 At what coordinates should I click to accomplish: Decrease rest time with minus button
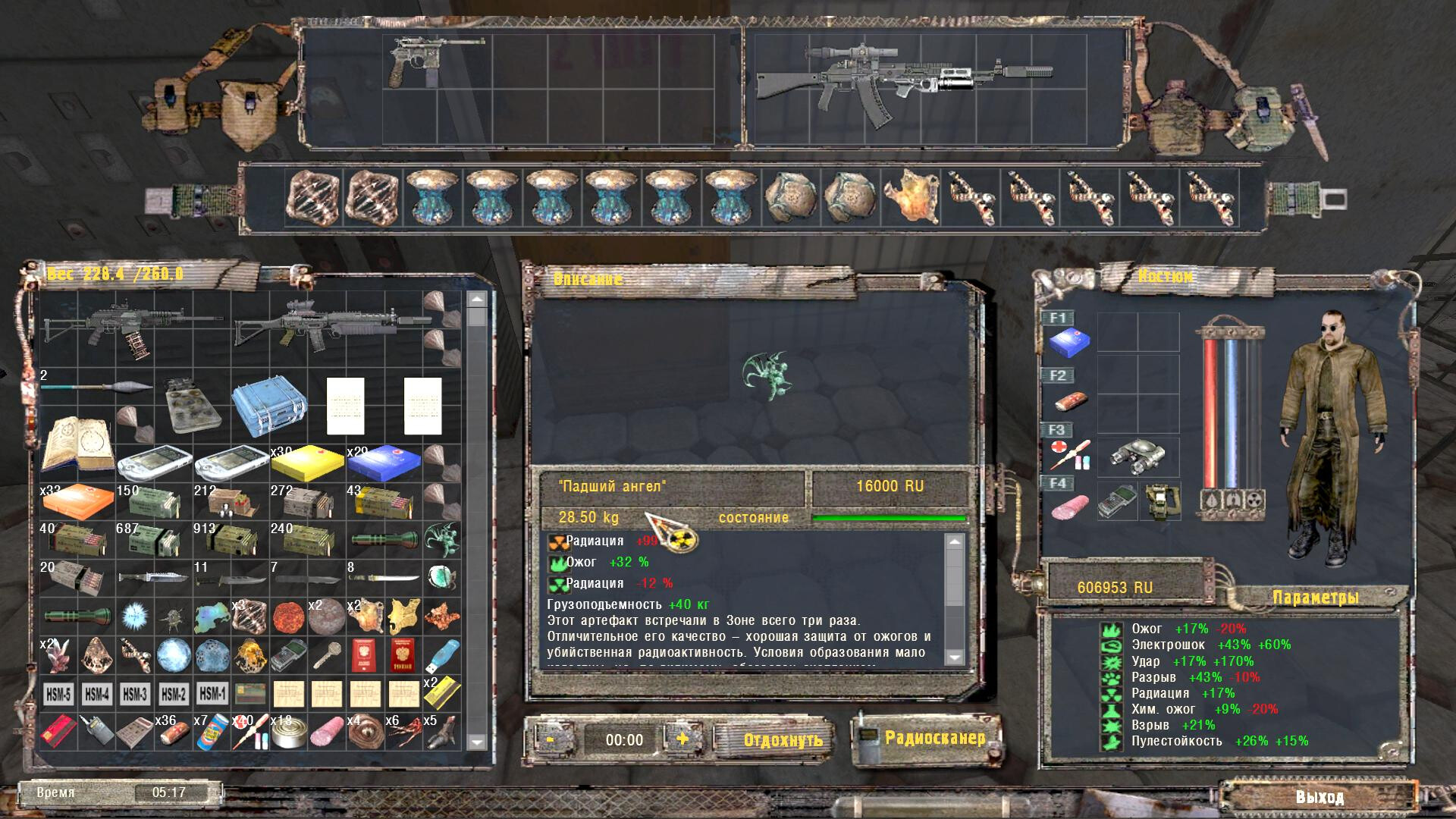point(550,739)
